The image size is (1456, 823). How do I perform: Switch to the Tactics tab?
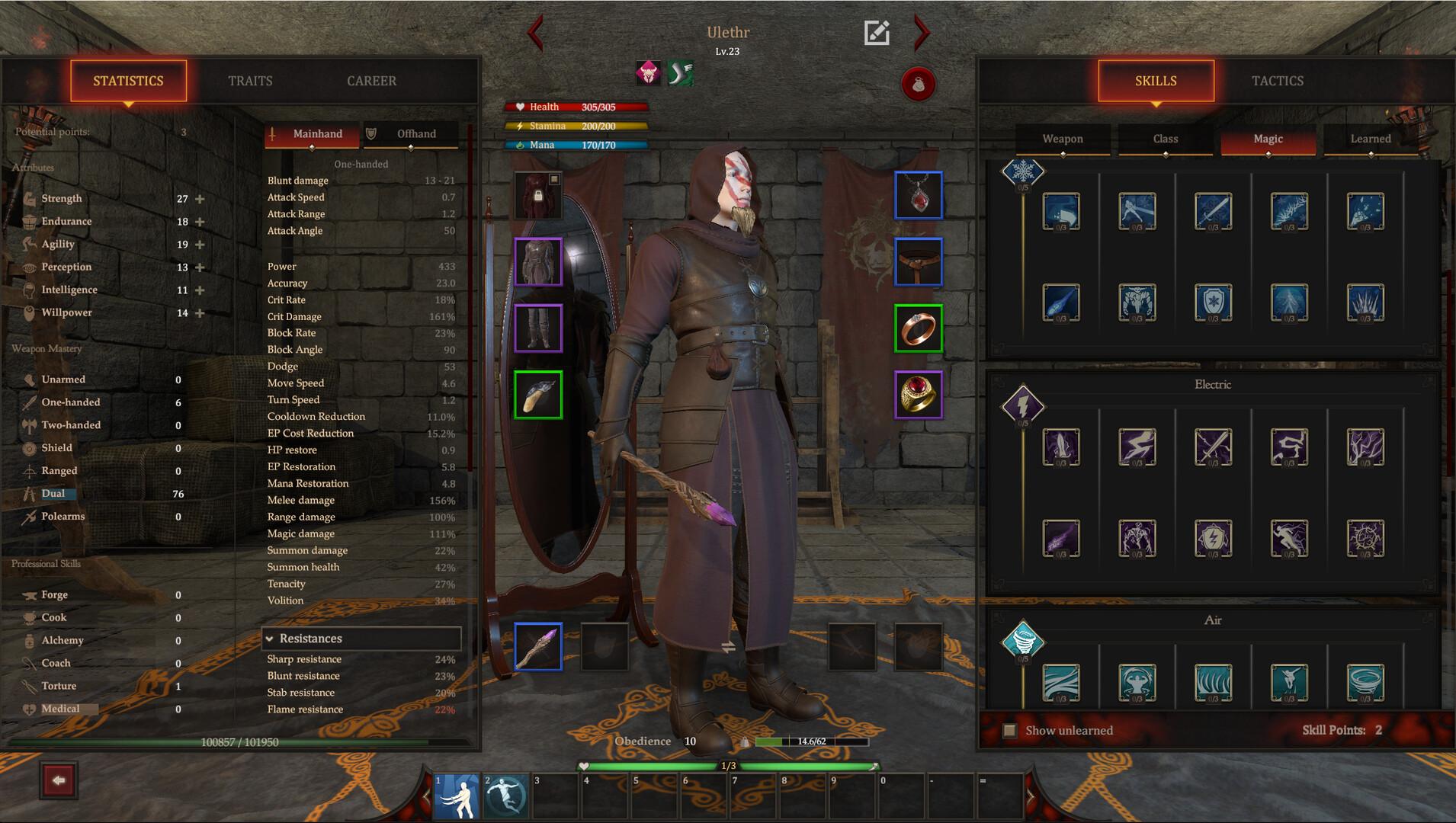(x=1277, y=81)
